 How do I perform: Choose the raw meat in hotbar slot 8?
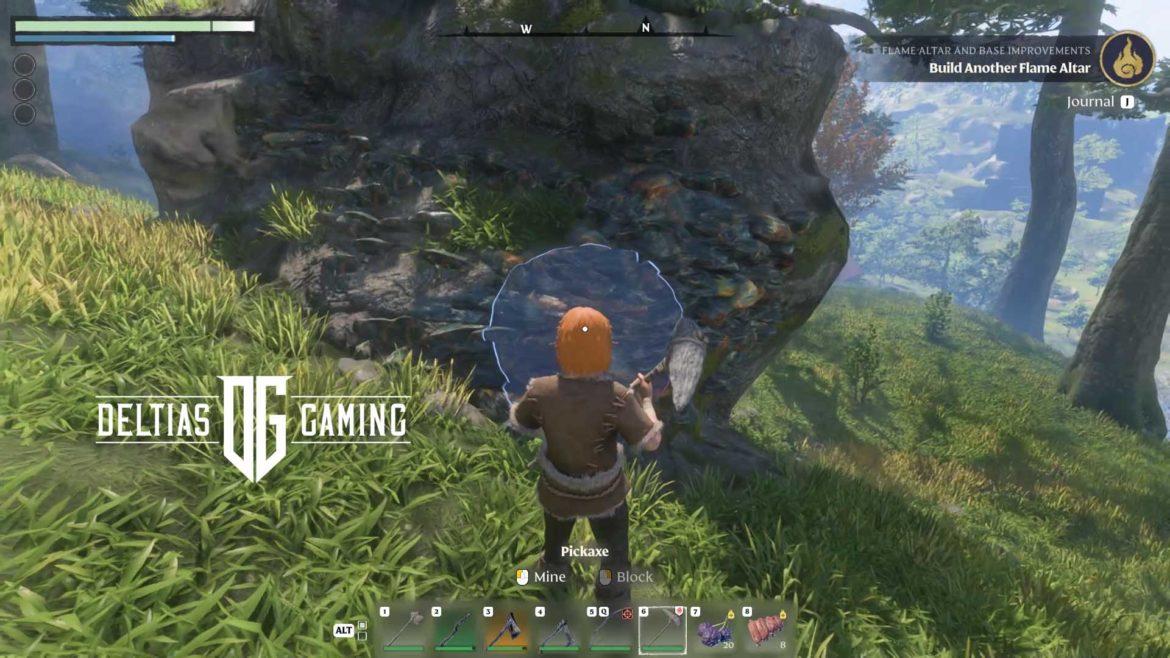(766, 630)
